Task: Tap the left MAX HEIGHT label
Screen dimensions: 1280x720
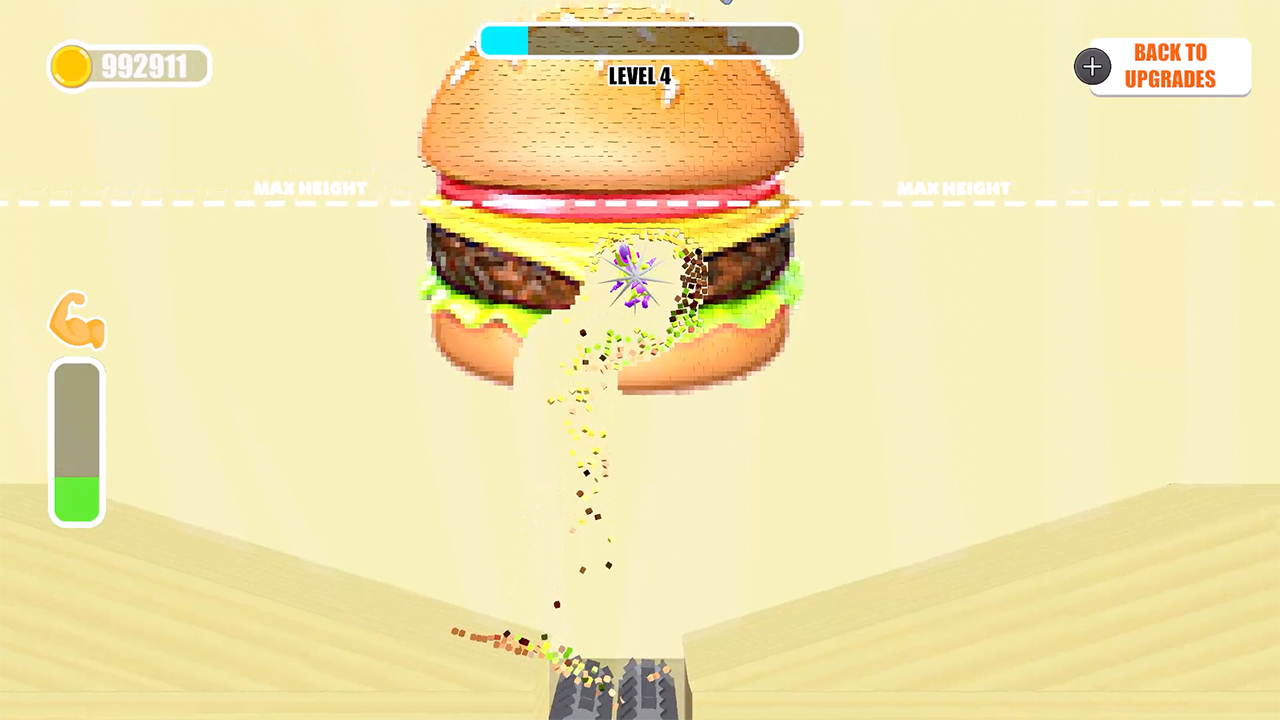Action: click(x=310, y=188)
